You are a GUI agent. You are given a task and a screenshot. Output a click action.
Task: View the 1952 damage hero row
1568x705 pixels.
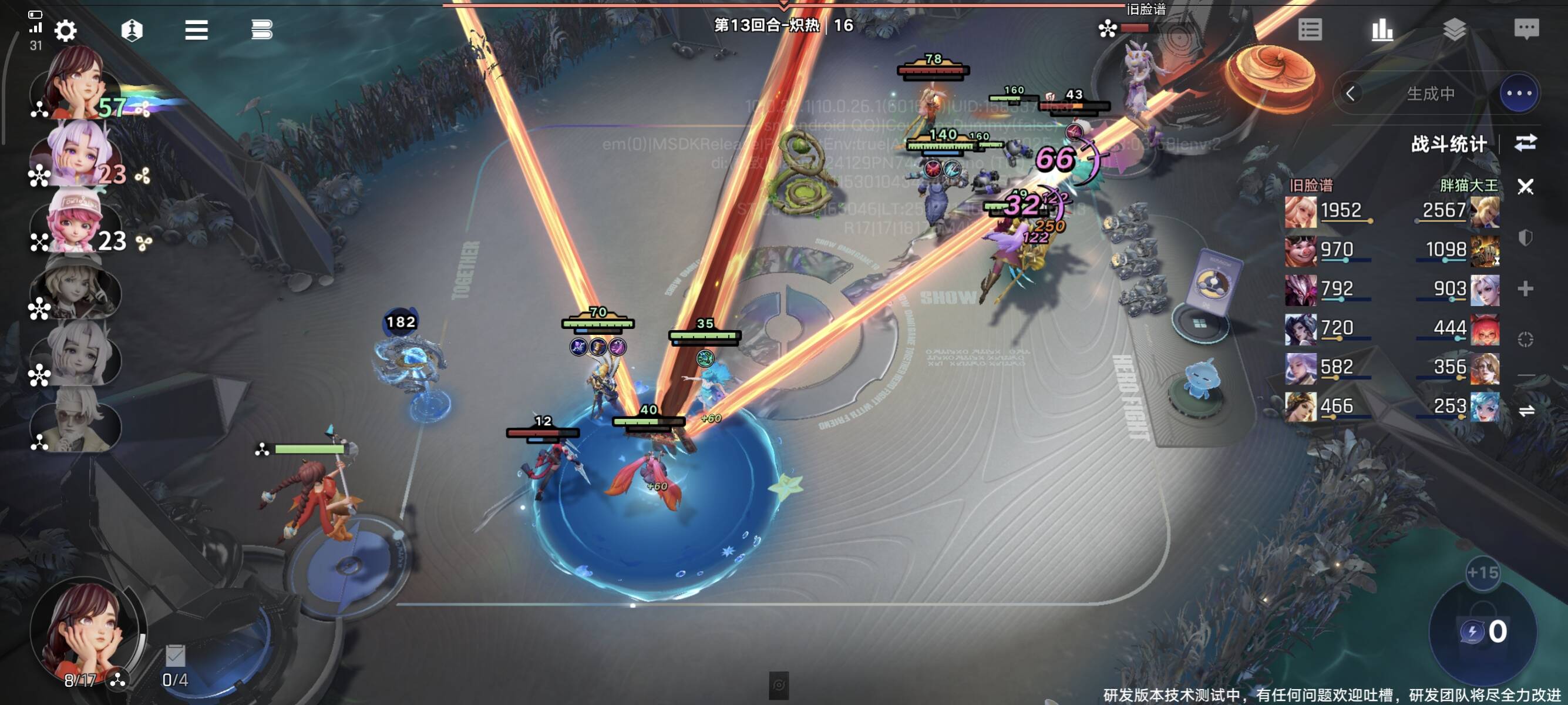coord(1330,211)
